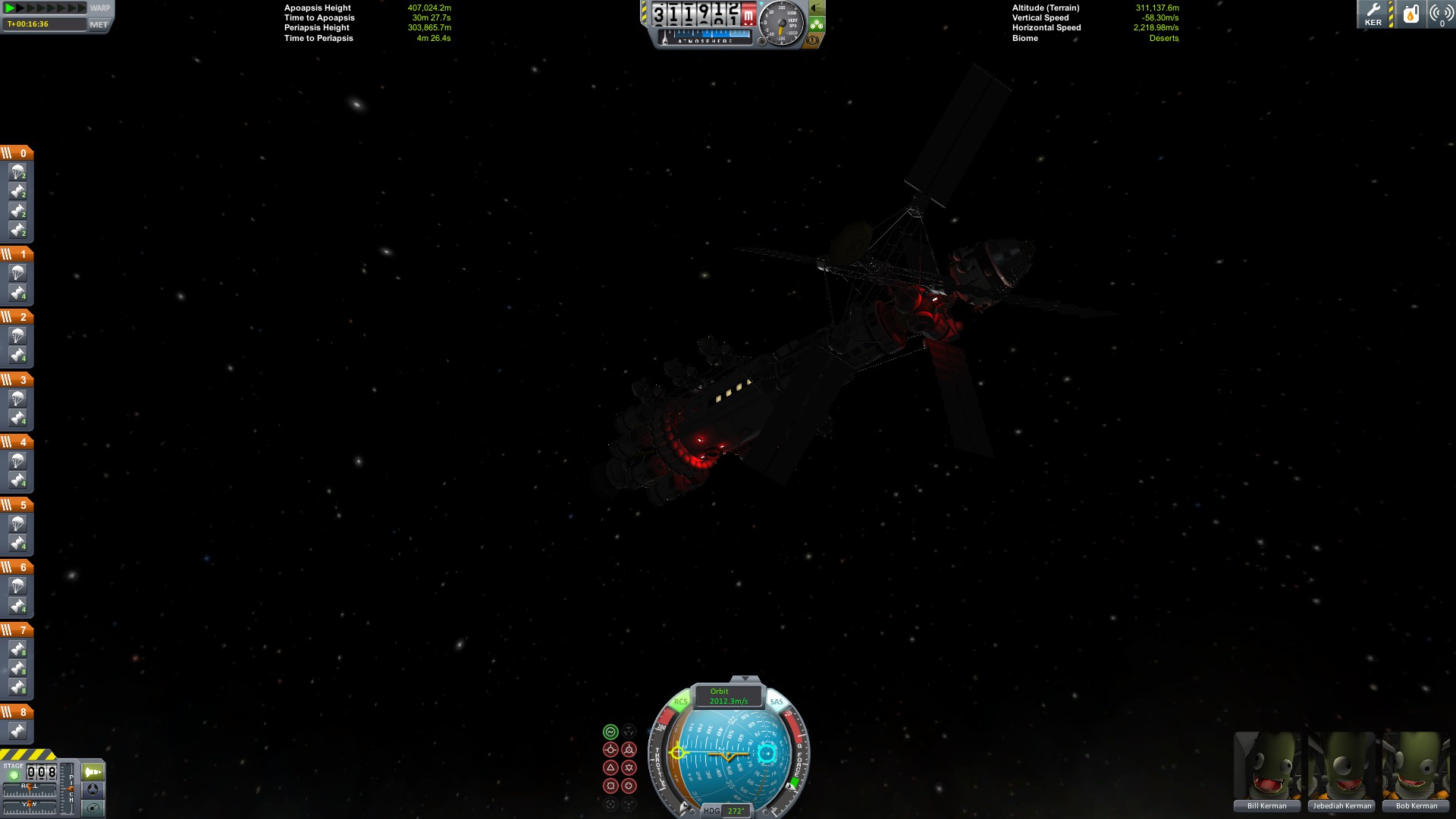Click the stage 4 header in staging stack
1456x819 pixels.
tap(17, 441)
